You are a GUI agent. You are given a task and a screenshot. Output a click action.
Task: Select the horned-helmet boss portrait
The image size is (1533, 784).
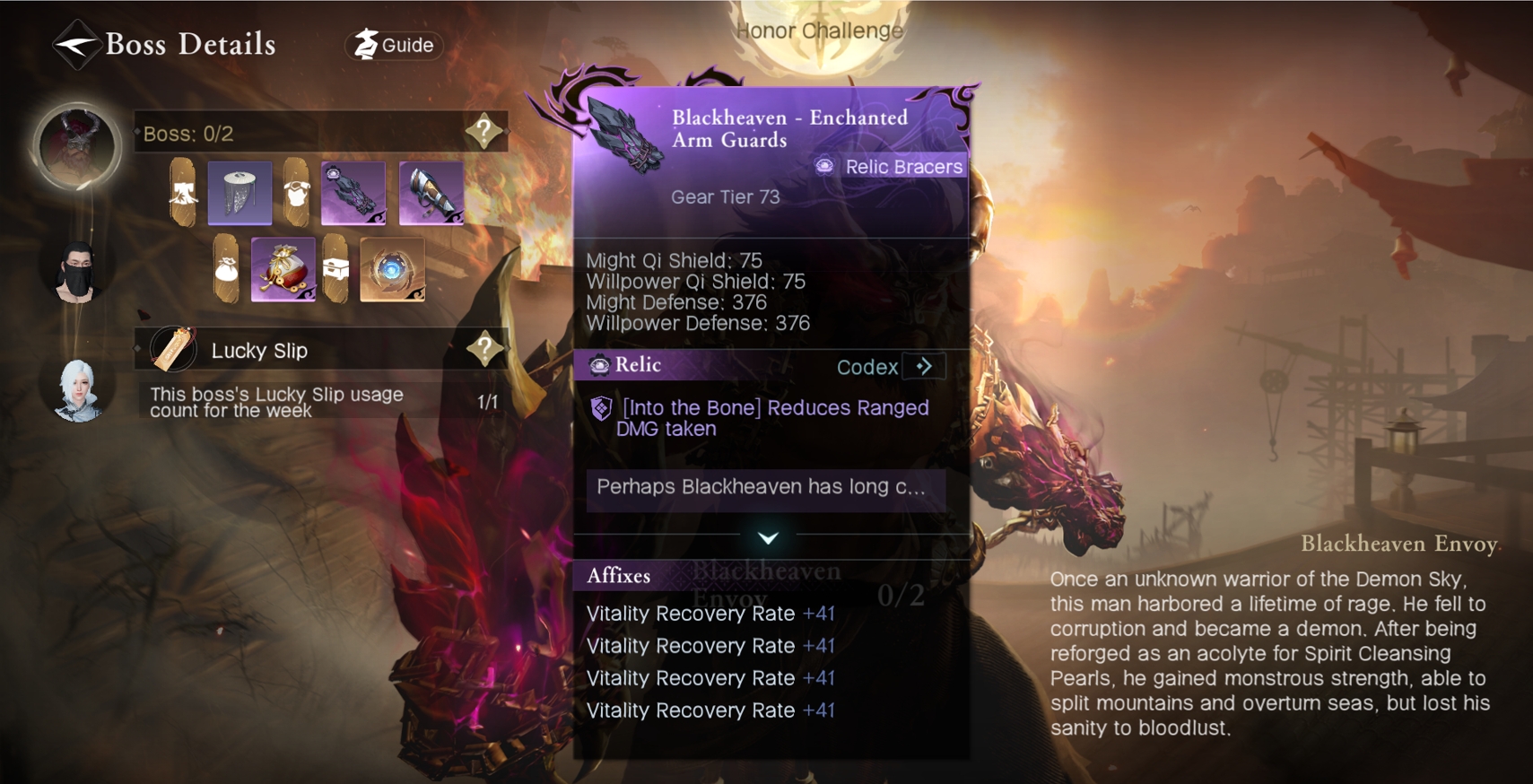pyautogui.click(x=77, y=148)
